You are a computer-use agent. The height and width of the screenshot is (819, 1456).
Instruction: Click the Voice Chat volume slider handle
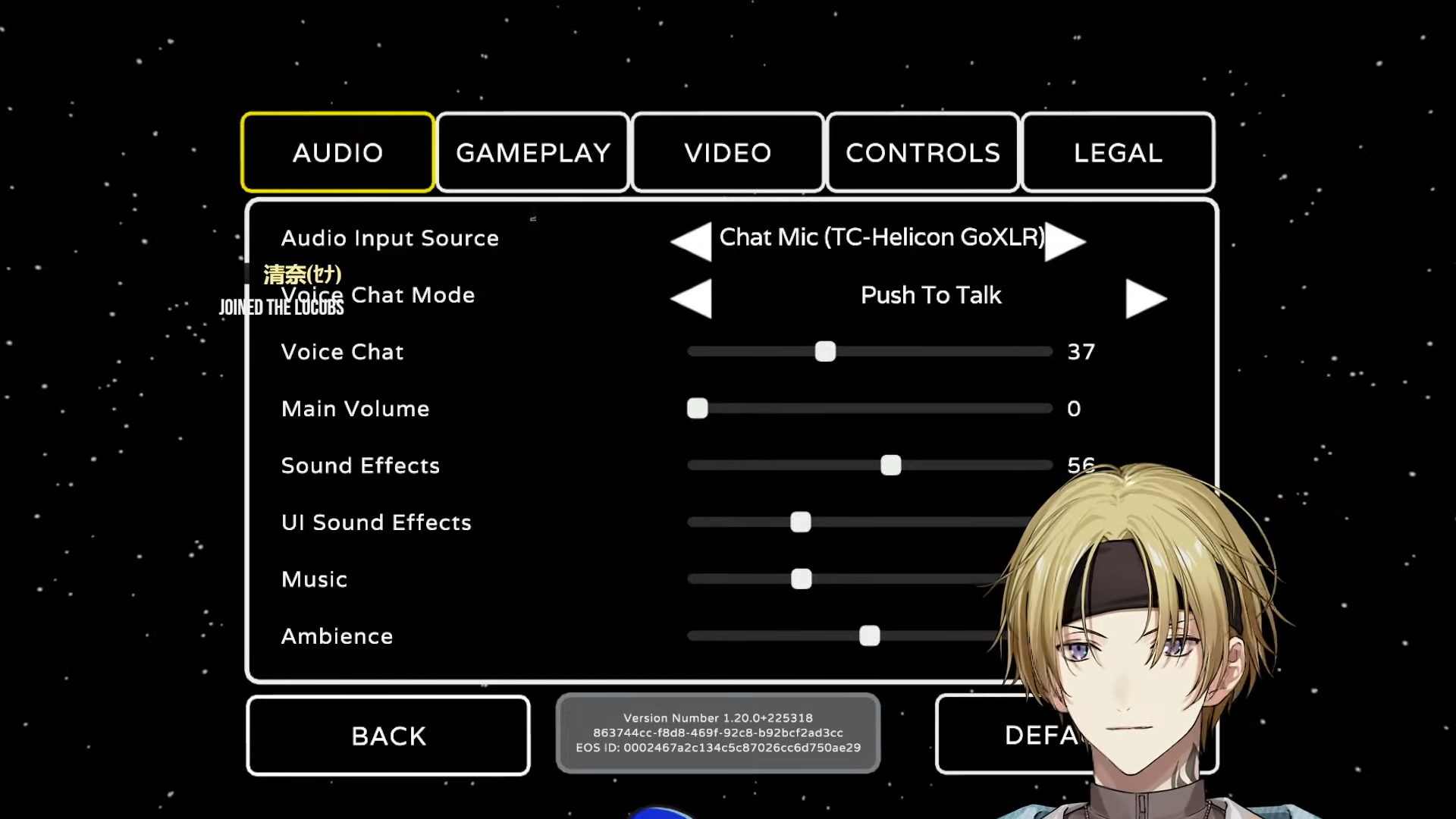[x=825, y=352]
